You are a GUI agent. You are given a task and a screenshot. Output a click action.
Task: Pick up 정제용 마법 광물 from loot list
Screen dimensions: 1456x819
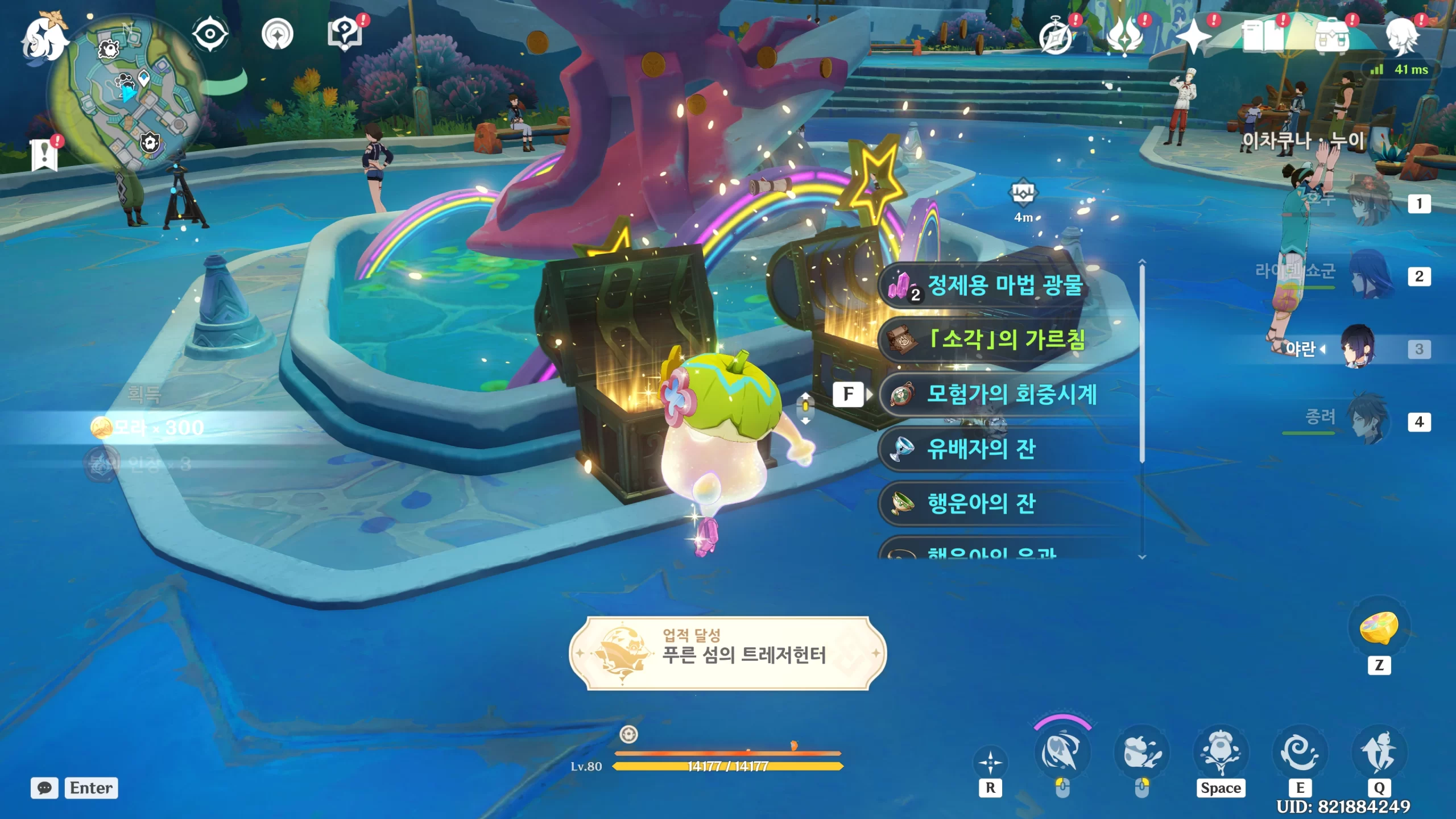[1004, 285]
